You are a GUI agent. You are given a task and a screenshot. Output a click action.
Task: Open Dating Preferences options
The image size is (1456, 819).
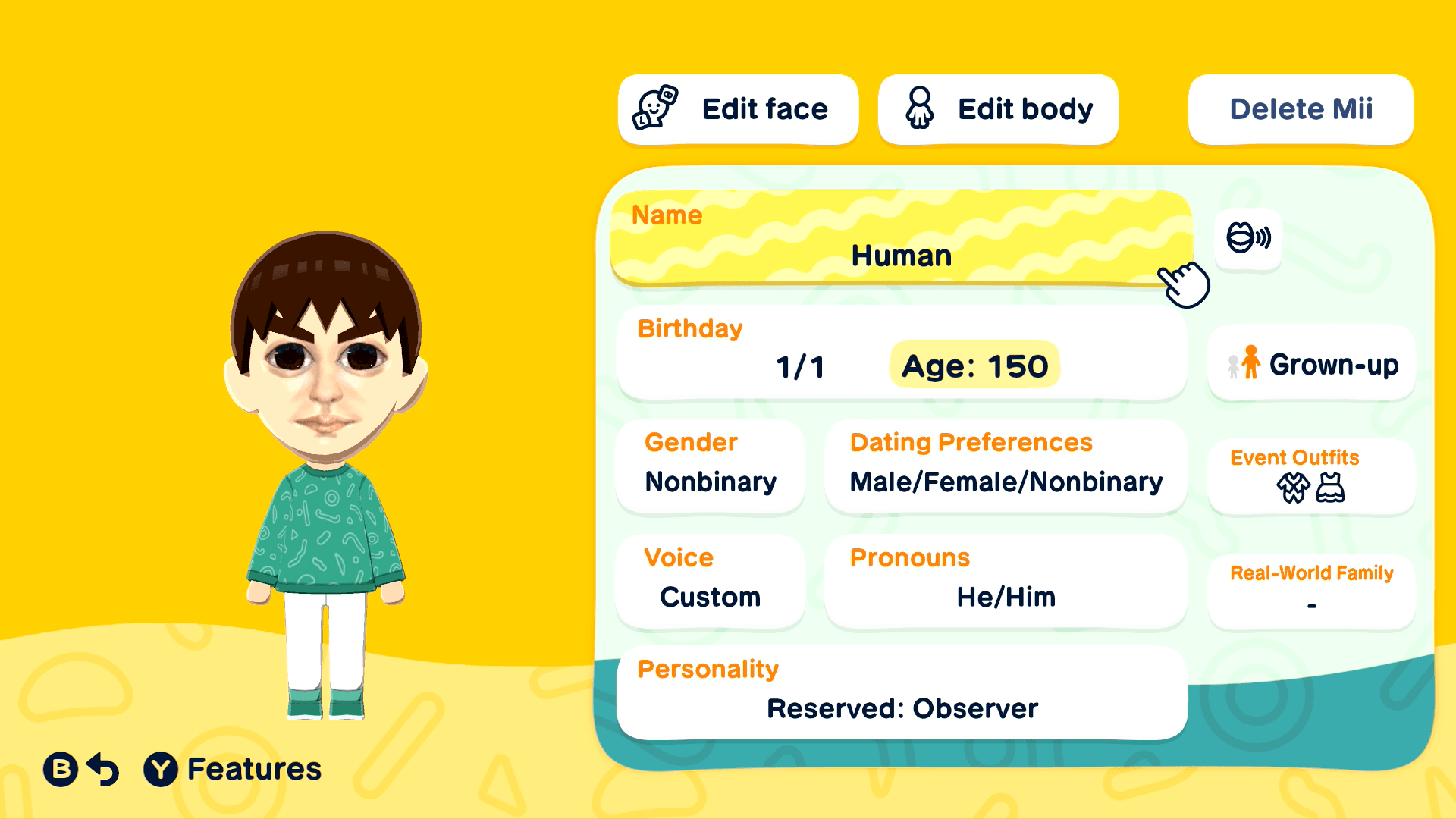coord(1006,466)
